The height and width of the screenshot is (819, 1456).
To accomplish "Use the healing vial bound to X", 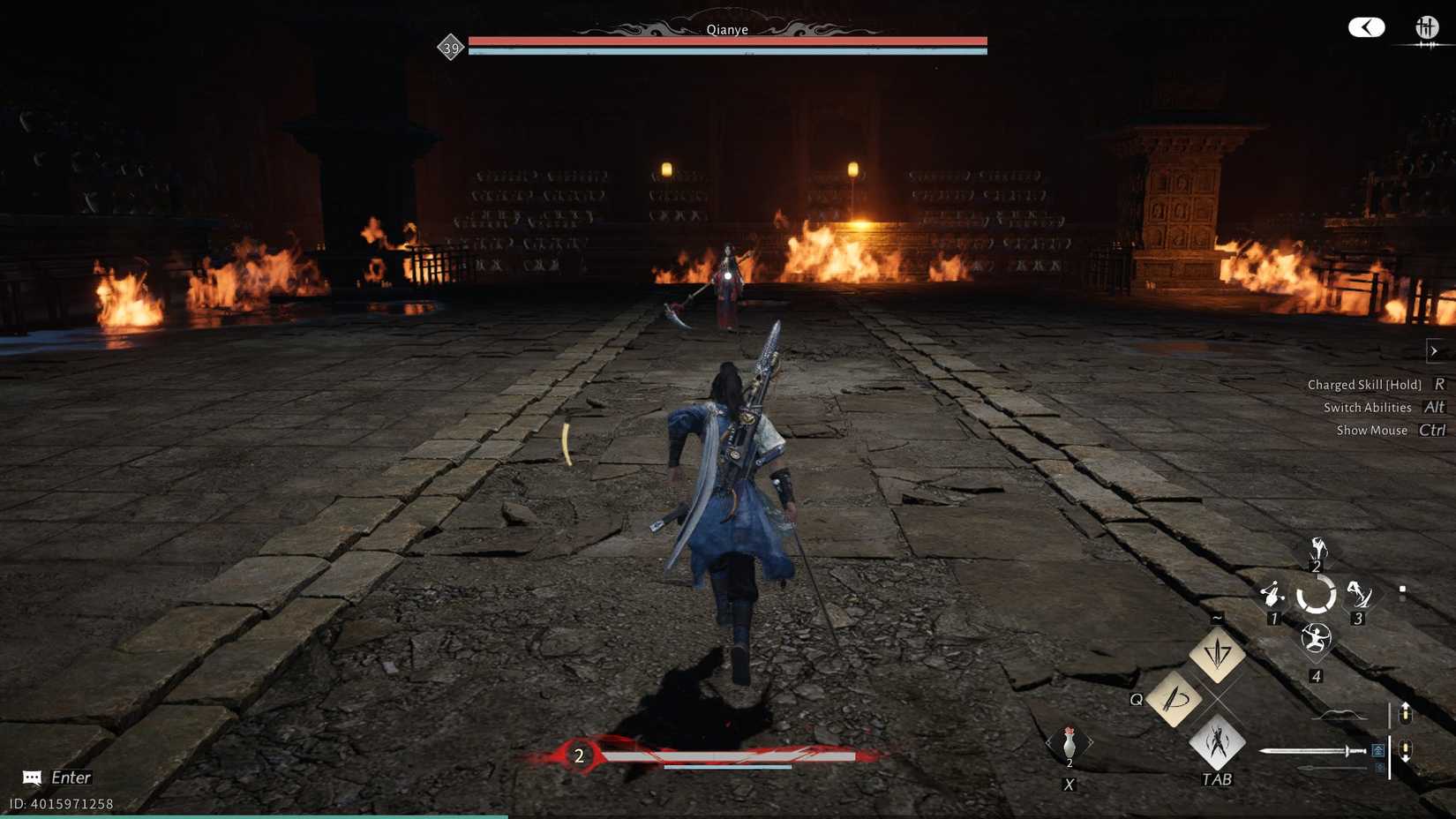I will [x=1069, y=741].
